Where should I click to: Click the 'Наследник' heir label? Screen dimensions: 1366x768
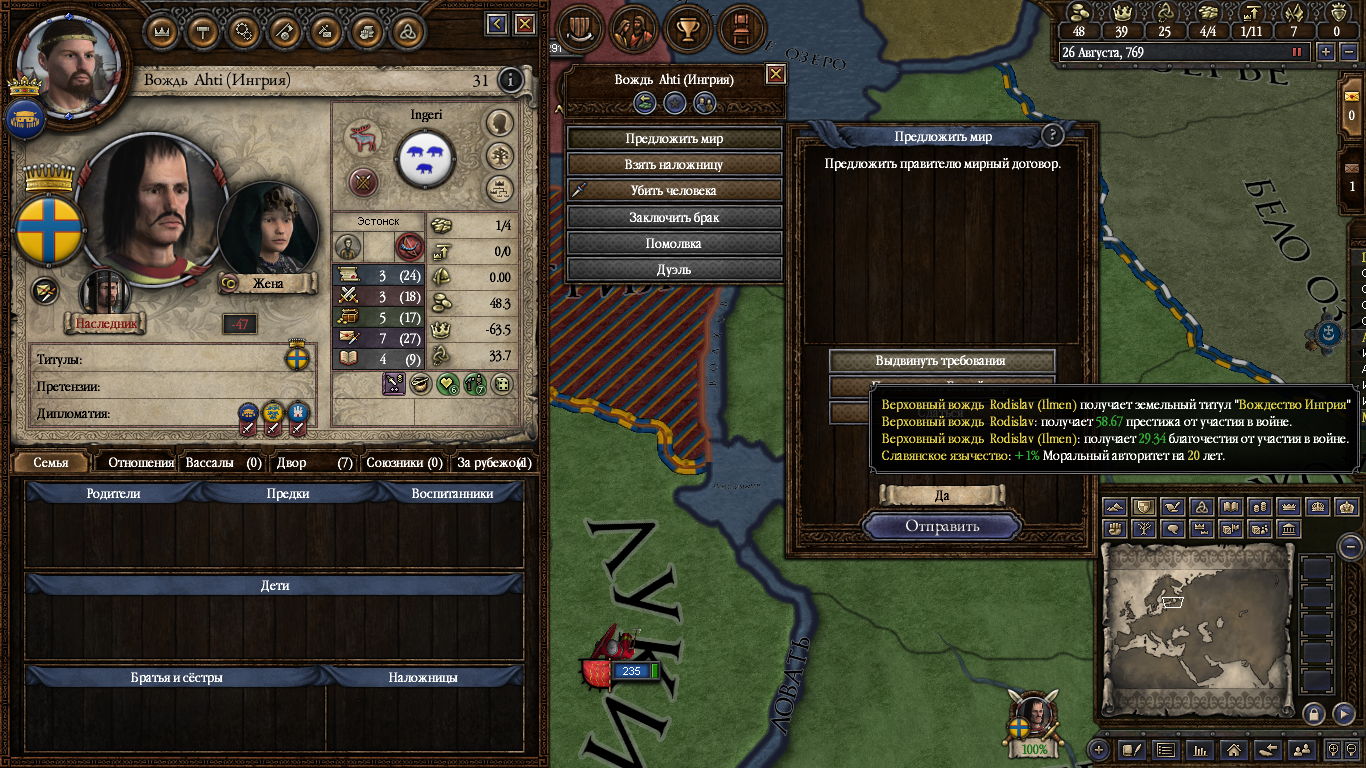[x=105, y=323]
